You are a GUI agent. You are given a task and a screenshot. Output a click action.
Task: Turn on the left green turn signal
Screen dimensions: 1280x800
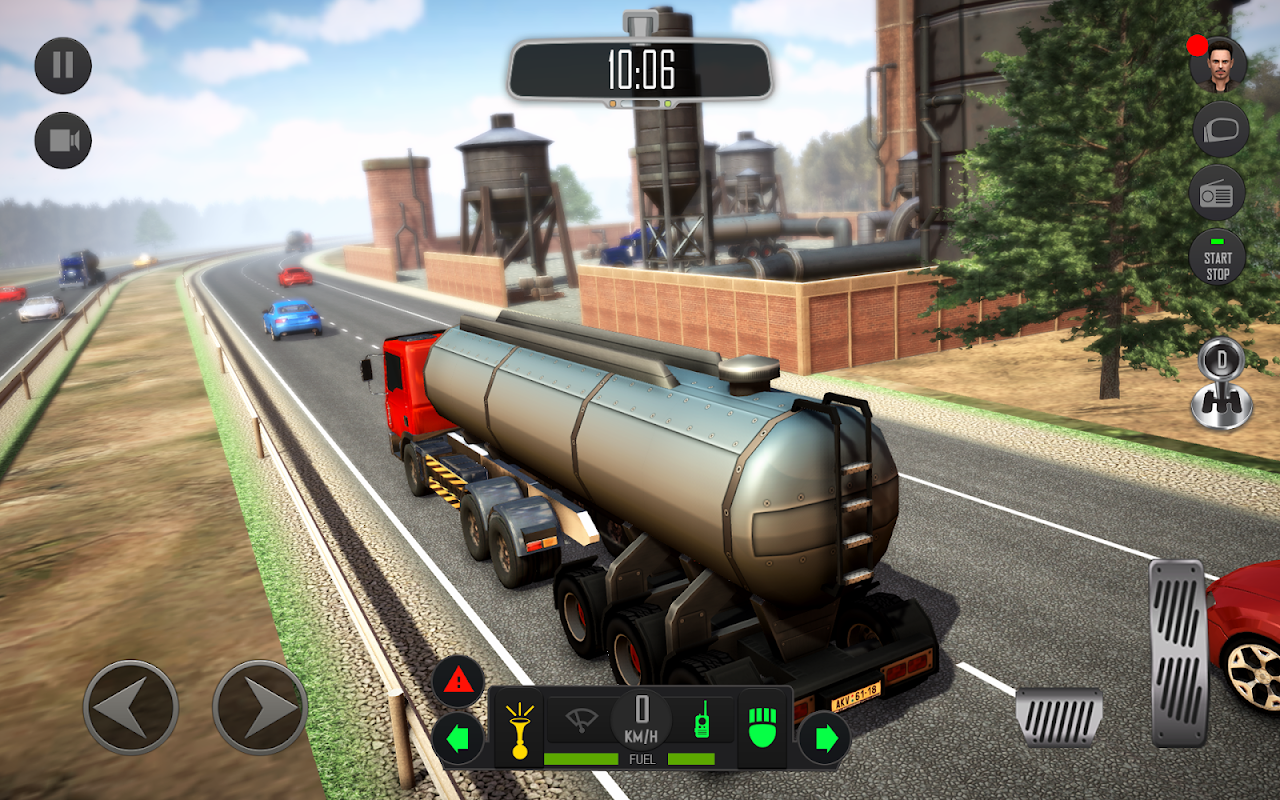point(458,739)
